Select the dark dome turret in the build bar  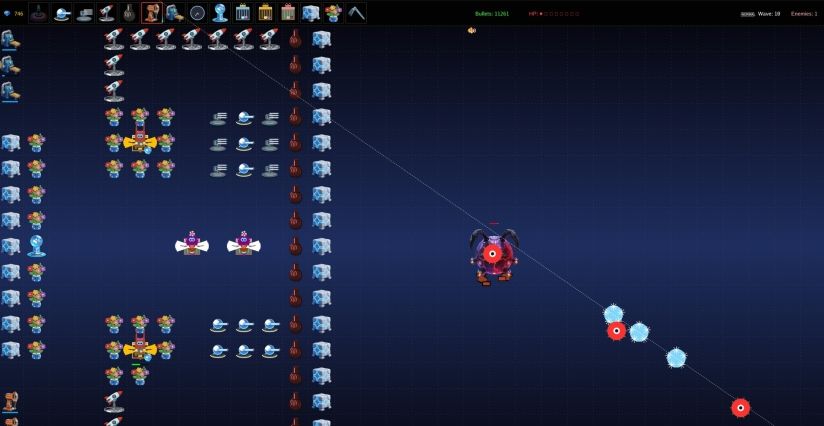tap(38, 13)
